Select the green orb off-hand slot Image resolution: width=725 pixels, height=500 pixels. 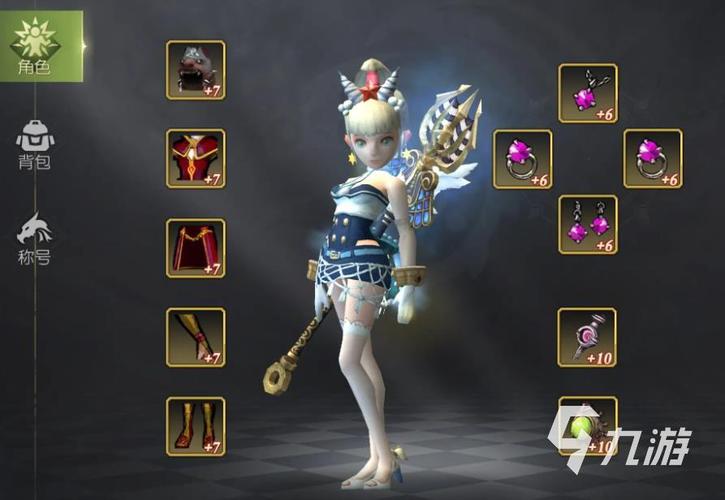pos(587,426)
